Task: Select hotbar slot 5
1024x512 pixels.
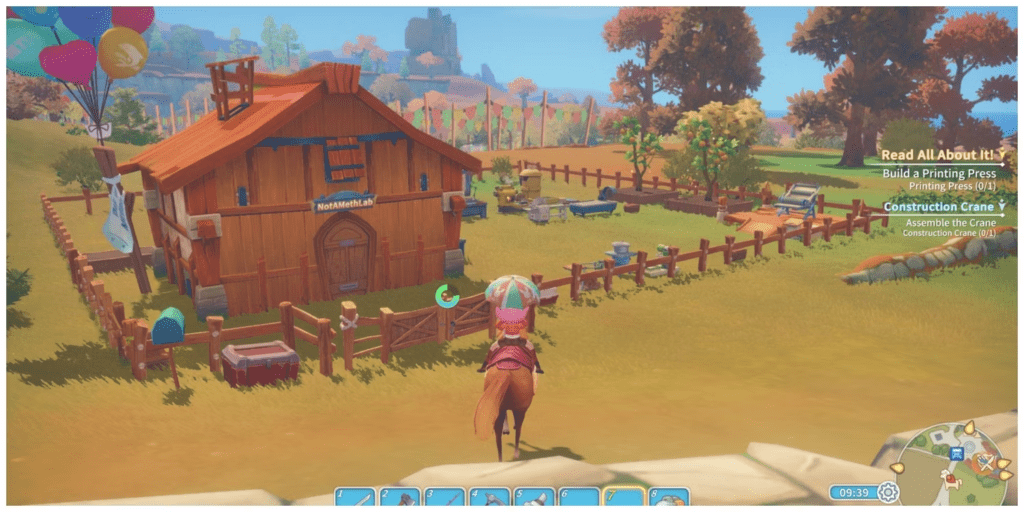Action: [x=534, y=497]
